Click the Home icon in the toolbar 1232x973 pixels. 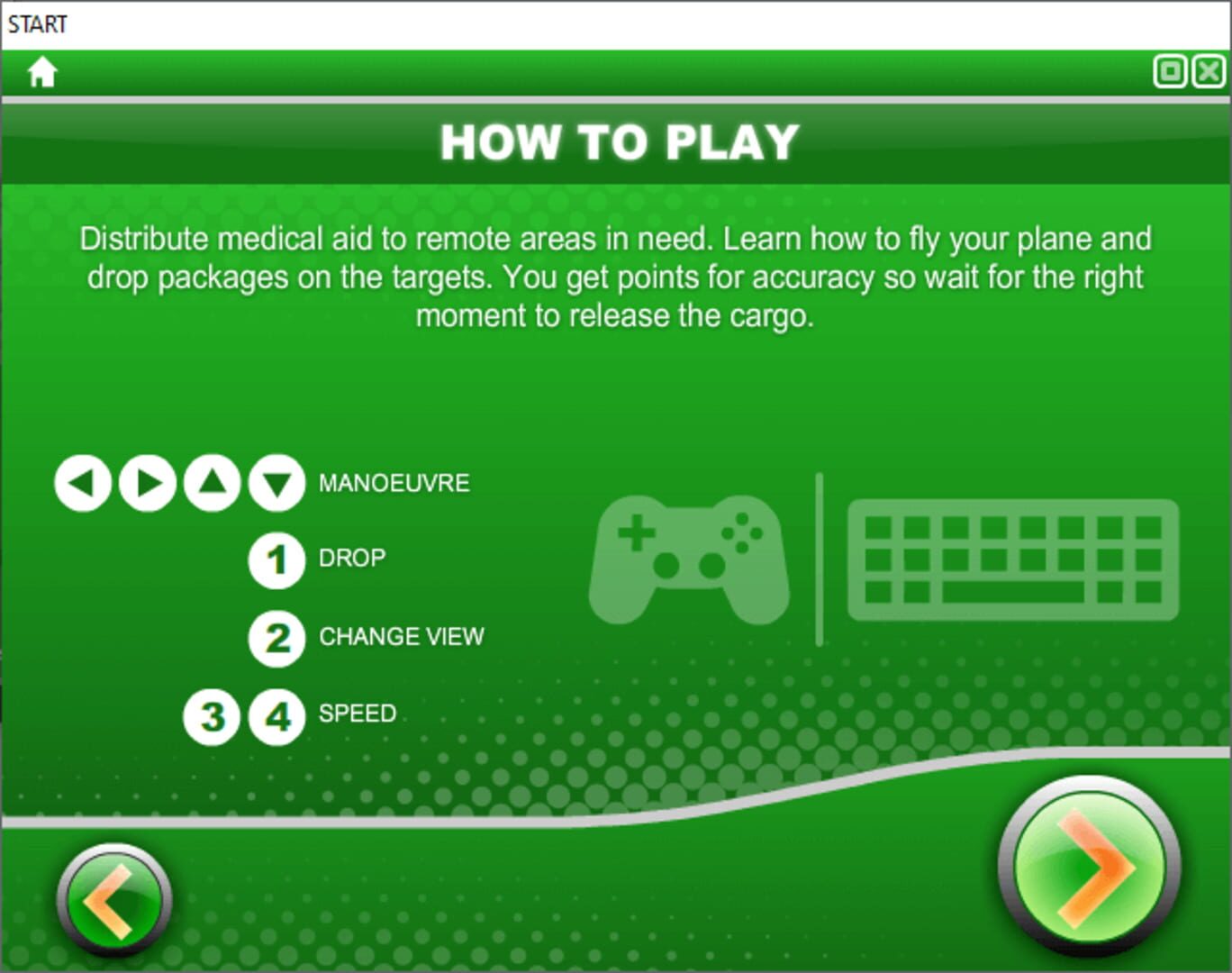(x=41, y=71)
